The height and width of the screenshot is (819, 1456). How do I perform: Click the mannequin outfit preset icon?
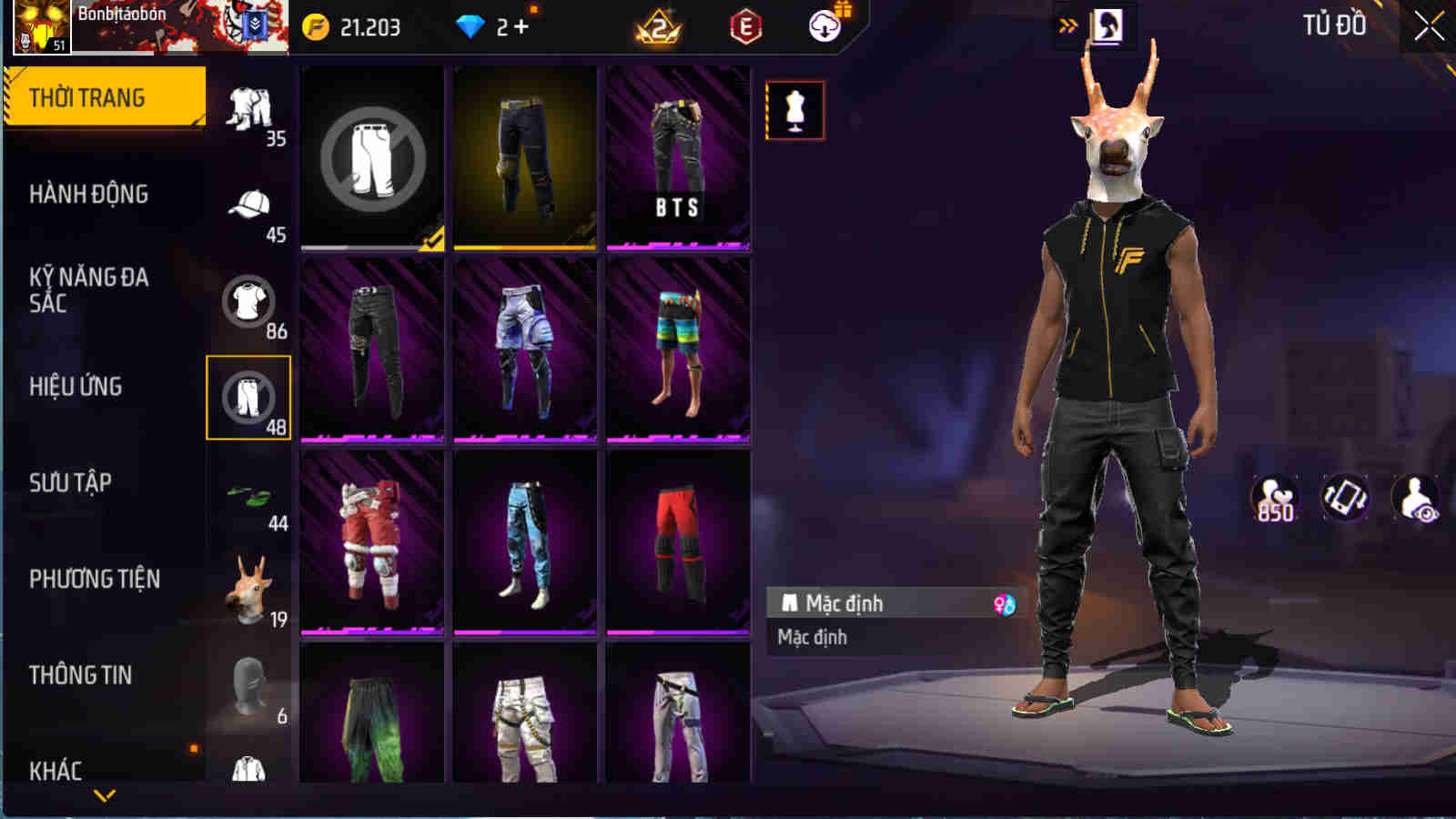tap(796, 111)
